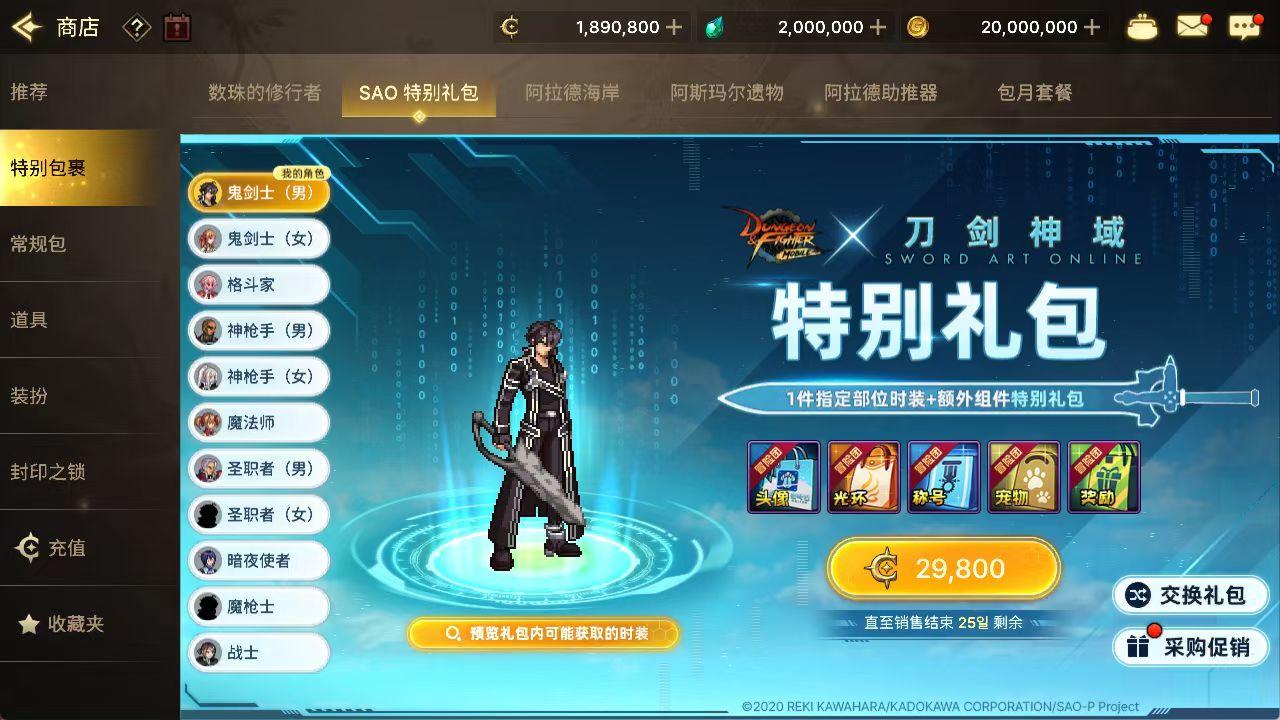Image resolution: width=1280 pixels, height=720 pixels.
Task: Click the question mark help icon beside 商店
Action: click(x=135, y=27)
